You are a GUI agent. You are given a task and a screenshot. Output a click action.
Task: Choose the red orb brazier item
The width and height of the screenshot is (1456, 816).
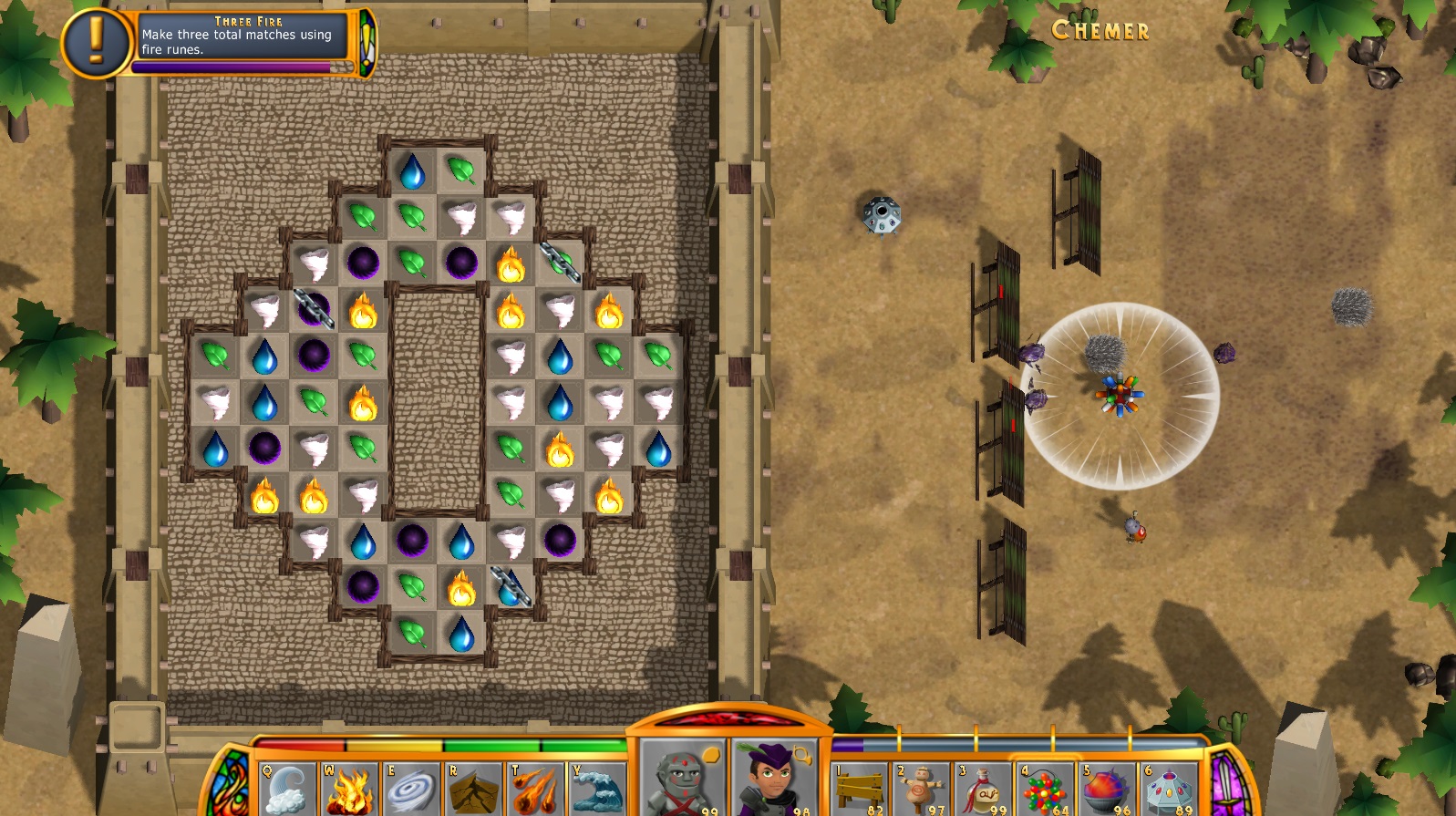click(x=1108, y=790)
